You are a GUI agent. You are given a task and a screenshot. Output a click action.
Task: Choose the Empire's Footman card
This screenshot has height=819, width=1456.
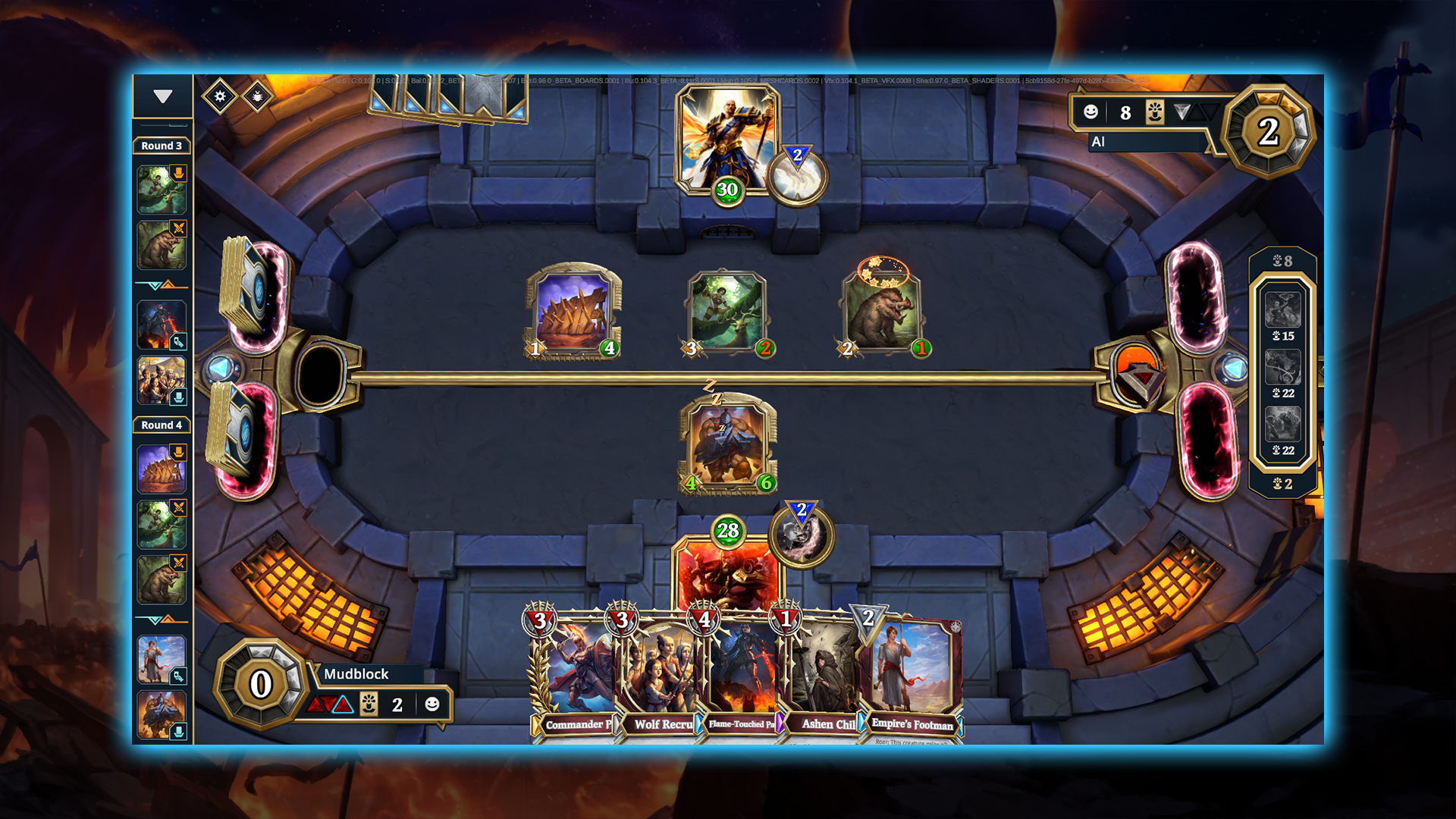pyautogui.click(x=912, y=675)
